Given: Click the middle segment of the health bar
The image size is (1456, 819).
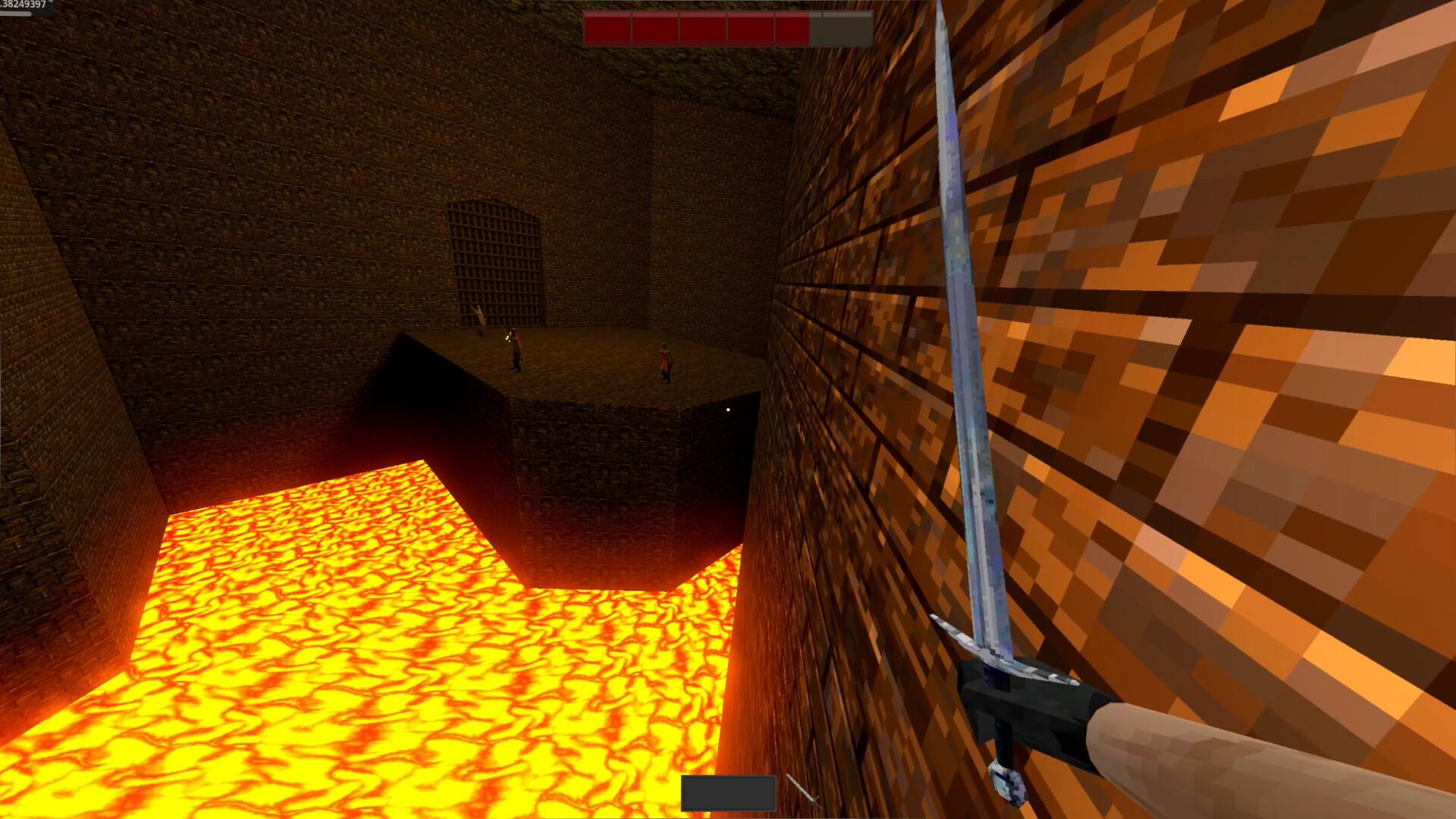Looking at the screenshot, I should point(703,27).
